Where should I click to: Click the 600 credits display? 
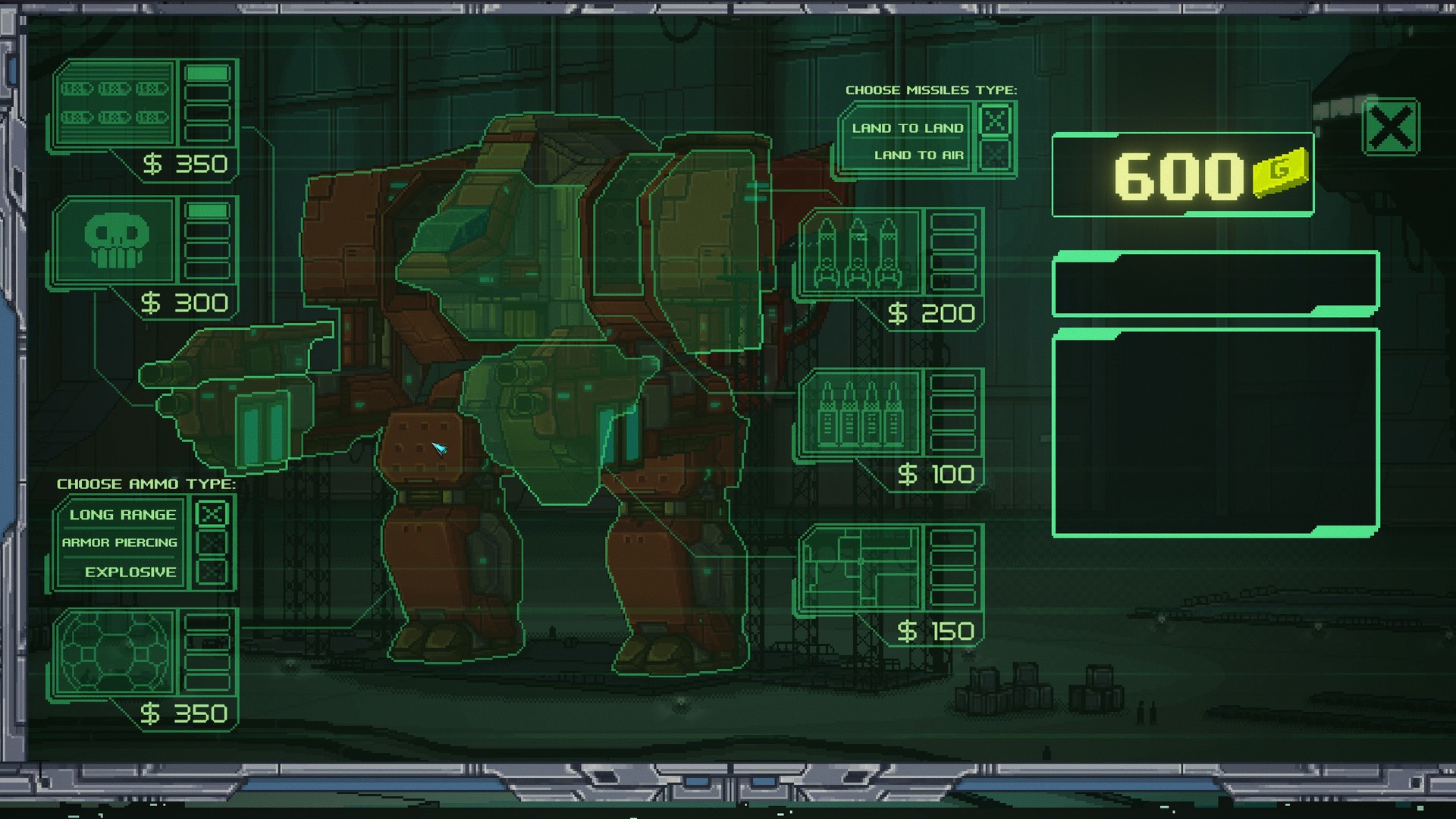tap(1179, 174)
